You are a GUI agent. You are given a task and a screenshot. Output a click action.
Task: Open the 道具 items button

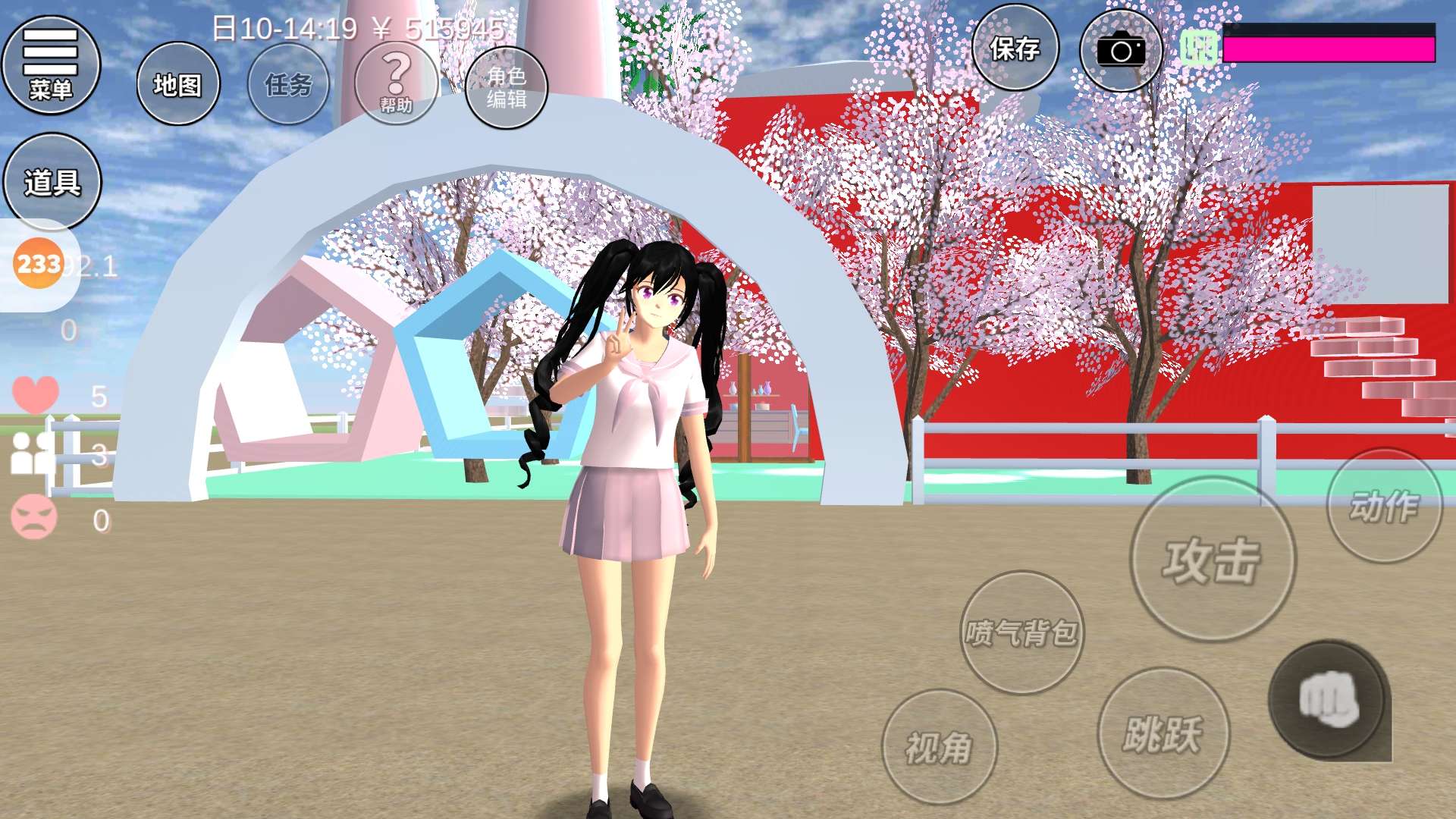click(x=52, y=182)
